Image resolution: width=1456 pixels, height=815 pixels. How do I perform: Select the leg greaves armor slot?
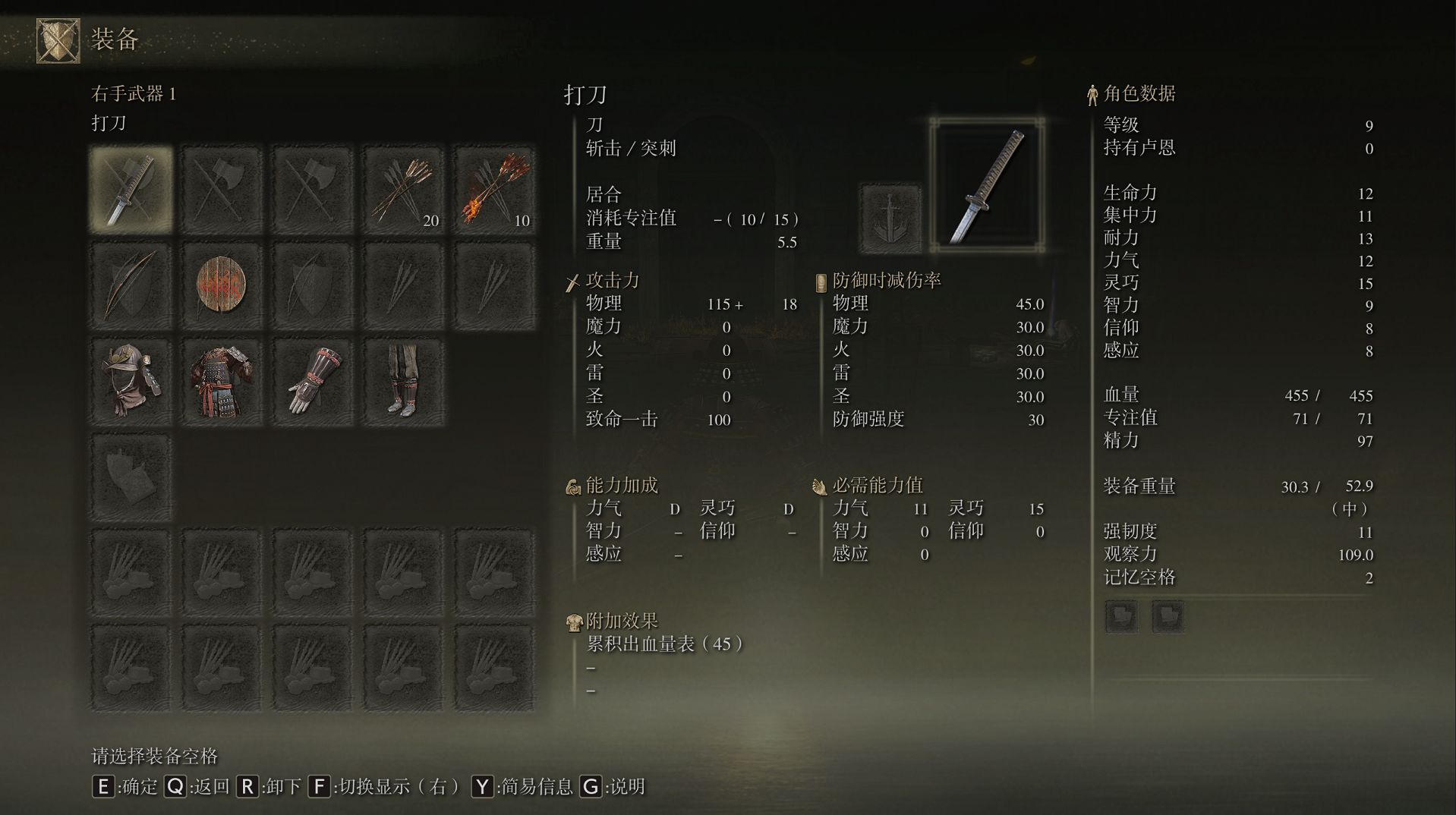403,381
